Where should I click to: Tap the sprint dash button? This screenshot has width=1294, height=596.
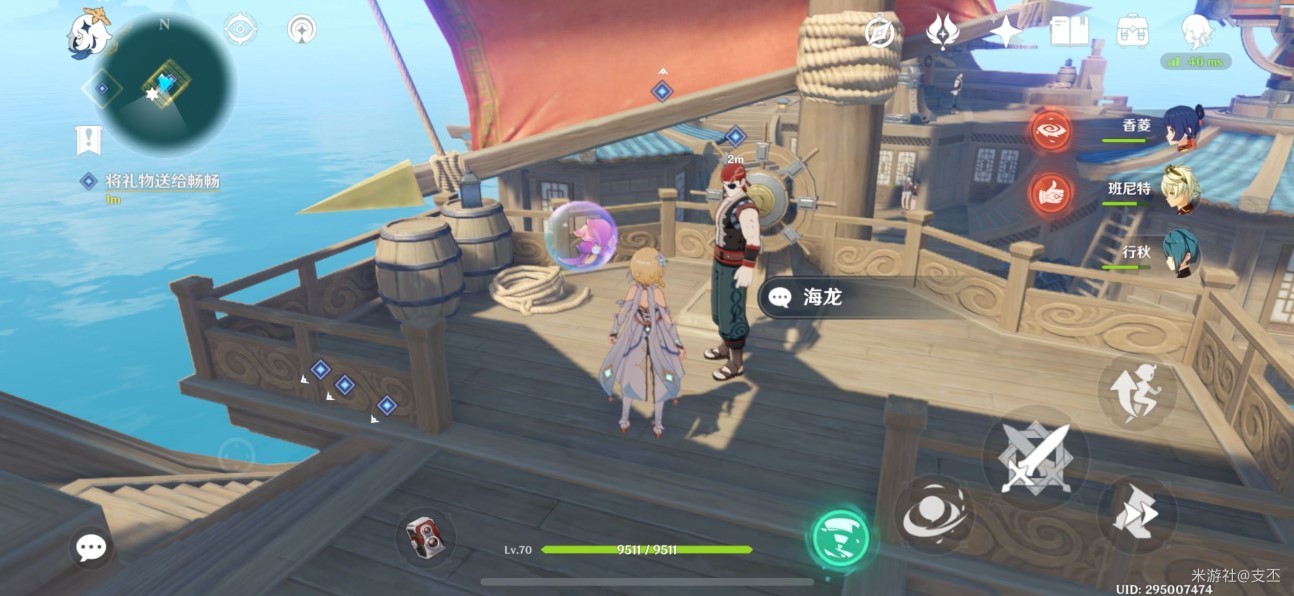pyautogui.click(x=1136, y=513)
